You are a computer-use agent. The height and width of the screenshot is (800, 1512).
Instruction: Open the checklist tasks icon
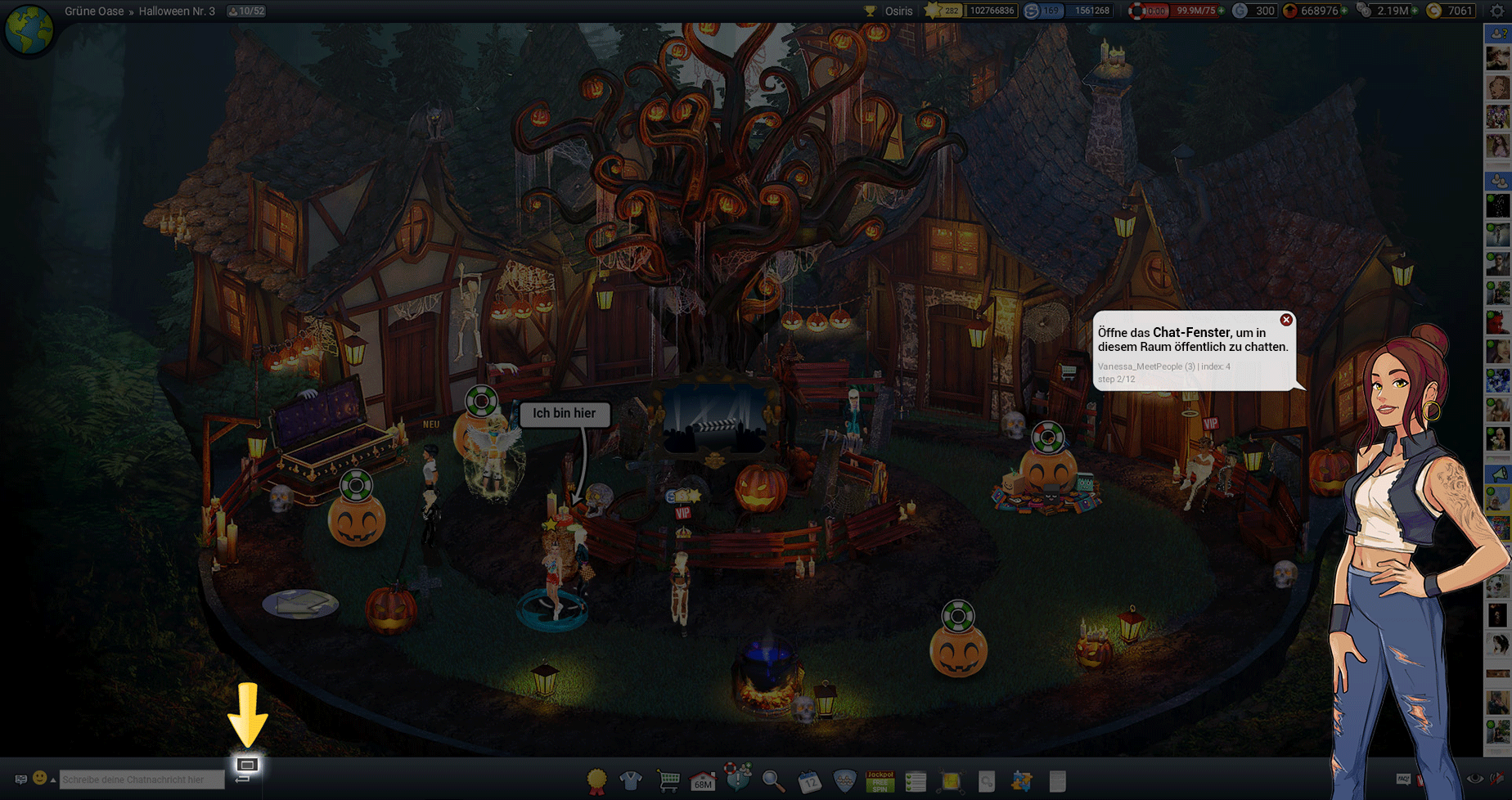coord(916,781)
